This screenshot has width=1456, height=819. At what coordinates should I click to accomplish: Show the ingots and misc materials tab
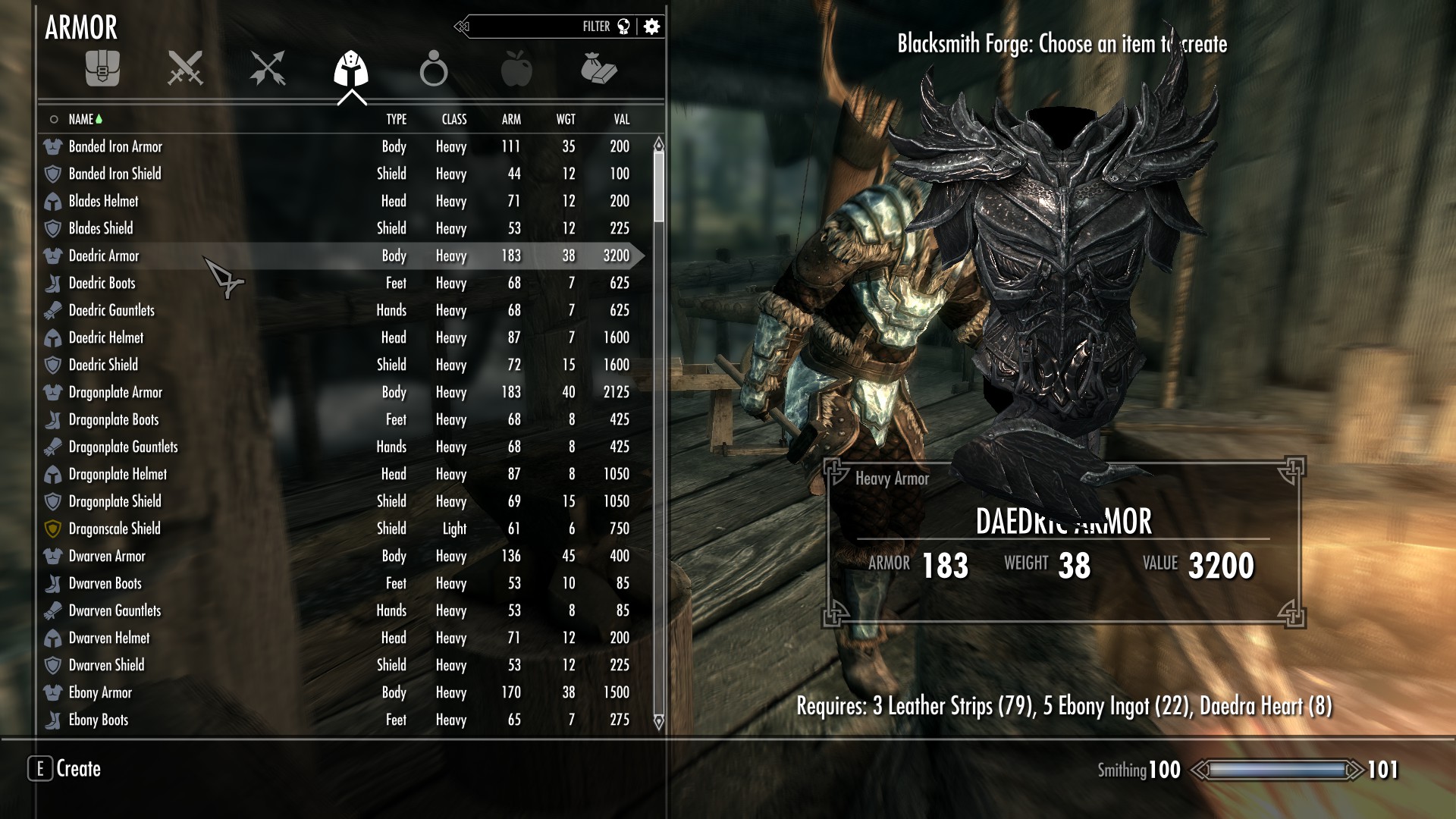[599, 68]
